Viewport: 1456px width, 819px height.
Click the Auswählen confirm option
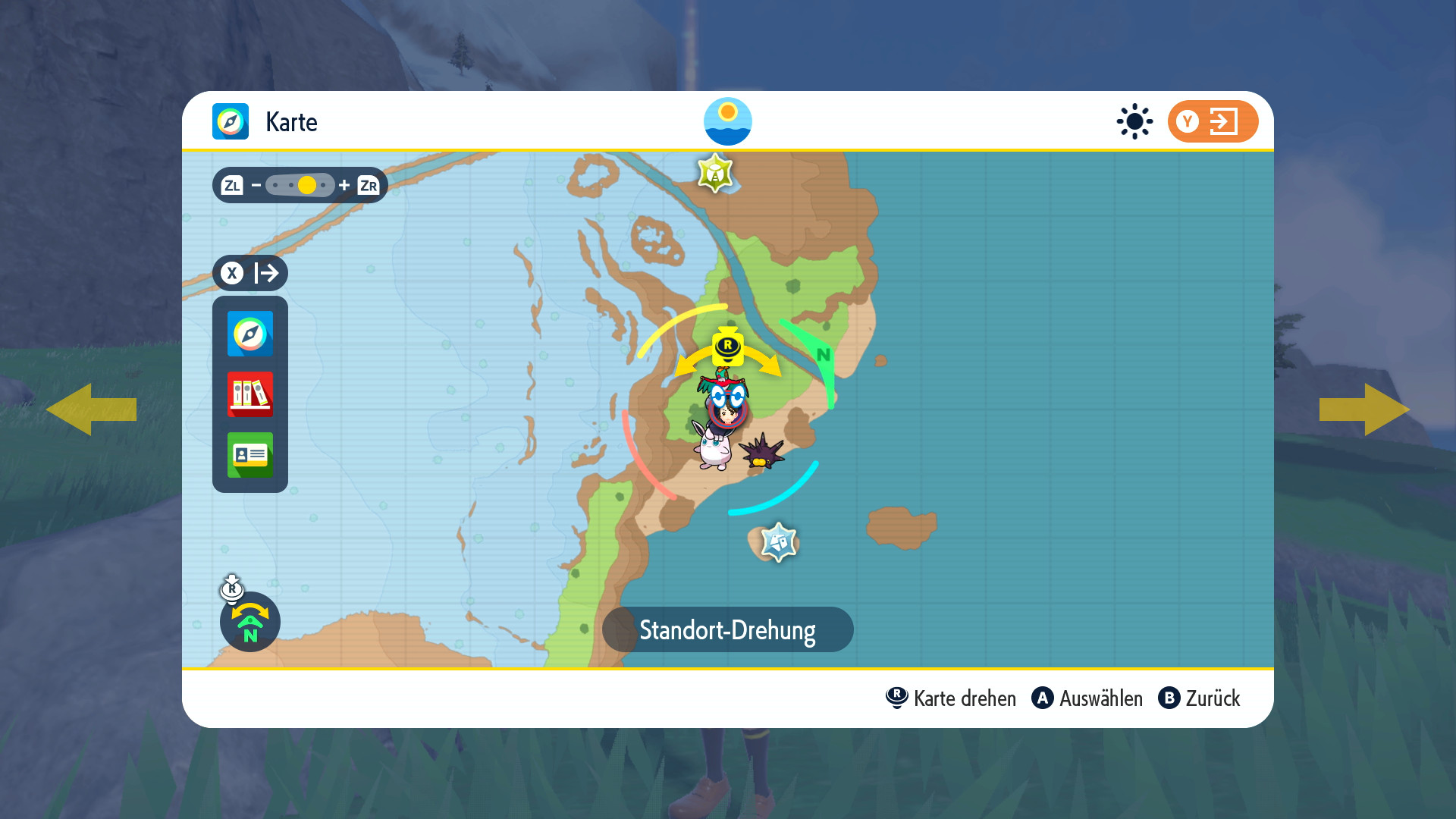pos(1087,698)
